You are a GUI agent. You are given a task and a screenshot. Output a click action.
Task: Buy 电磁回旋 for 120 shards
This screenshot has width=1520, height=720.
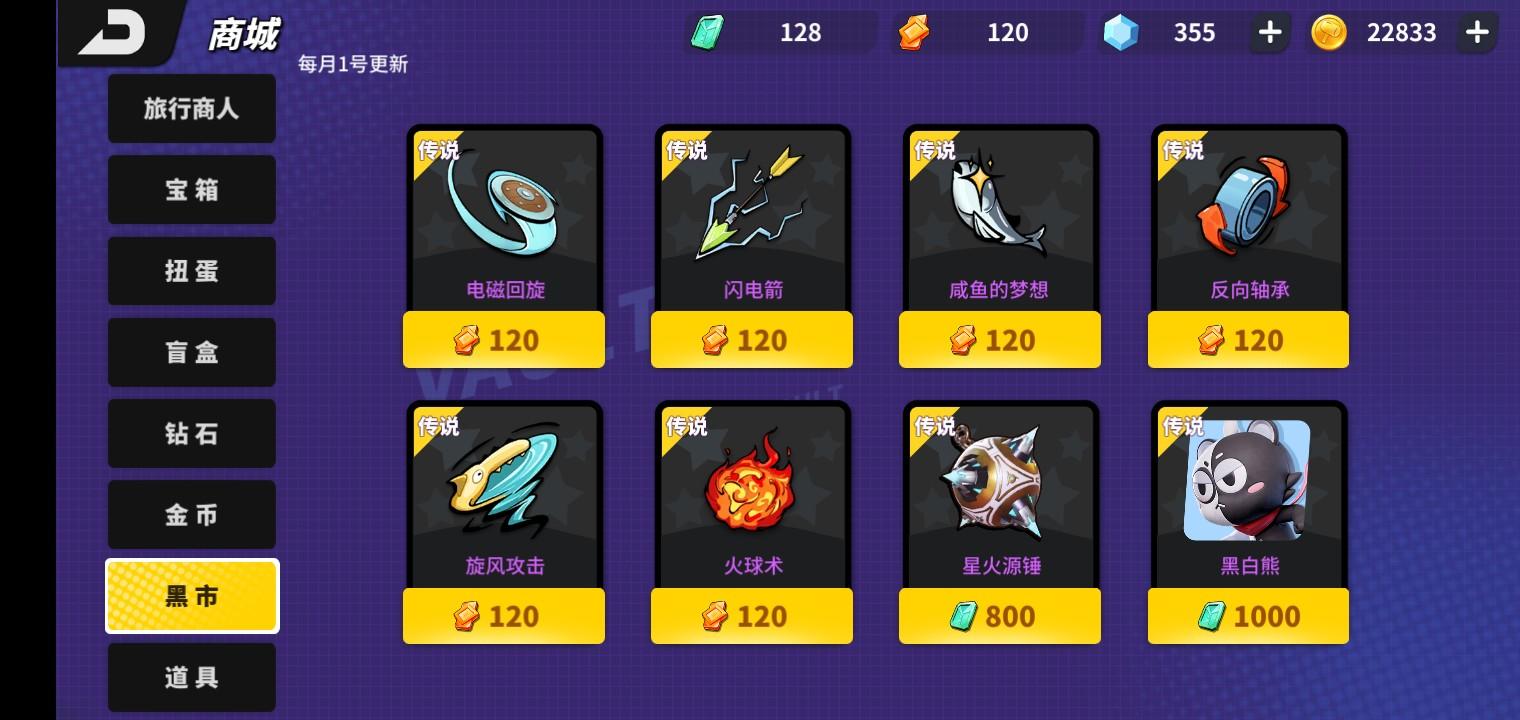[x=504, y=339]
